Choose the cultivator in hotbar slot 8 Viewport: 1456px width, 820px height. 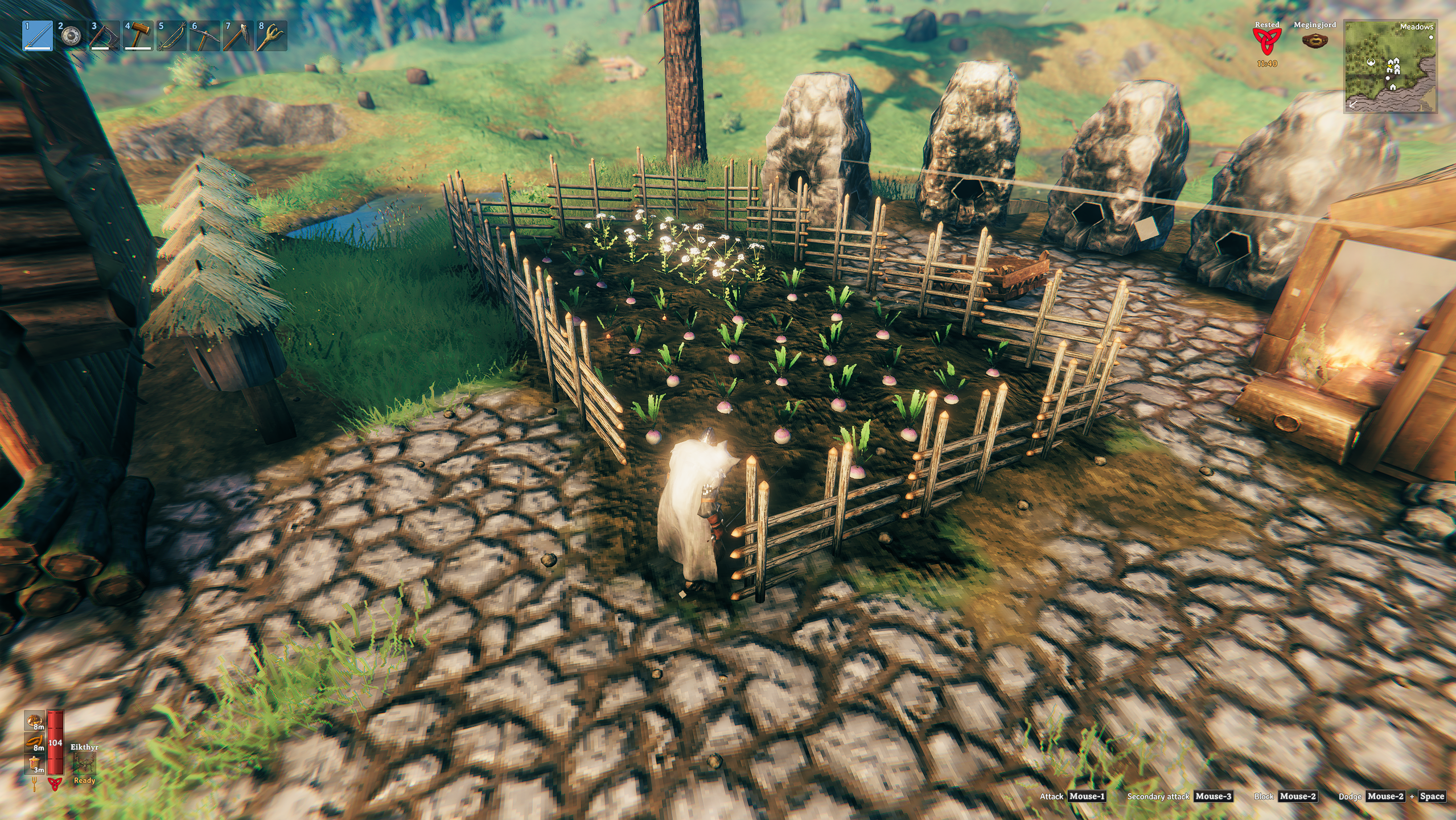(271, 36)
